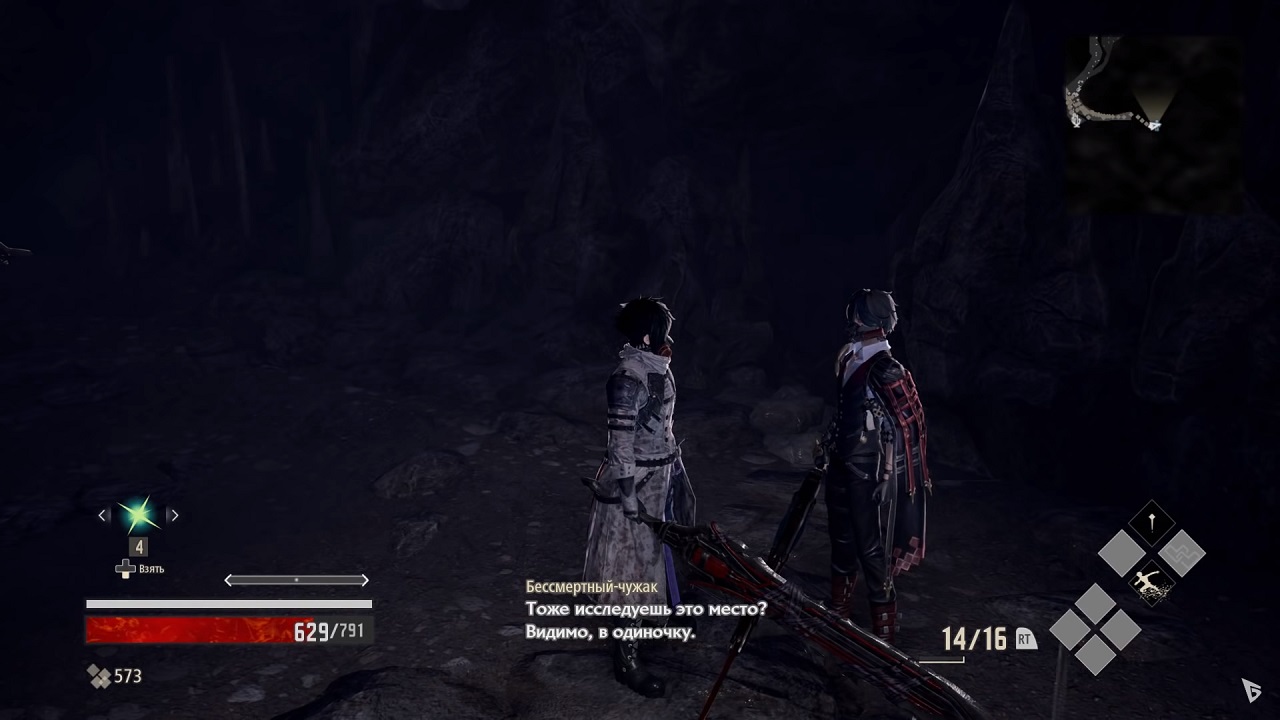
Task: Select the green star item slot
Action: (x=138, y=515)
